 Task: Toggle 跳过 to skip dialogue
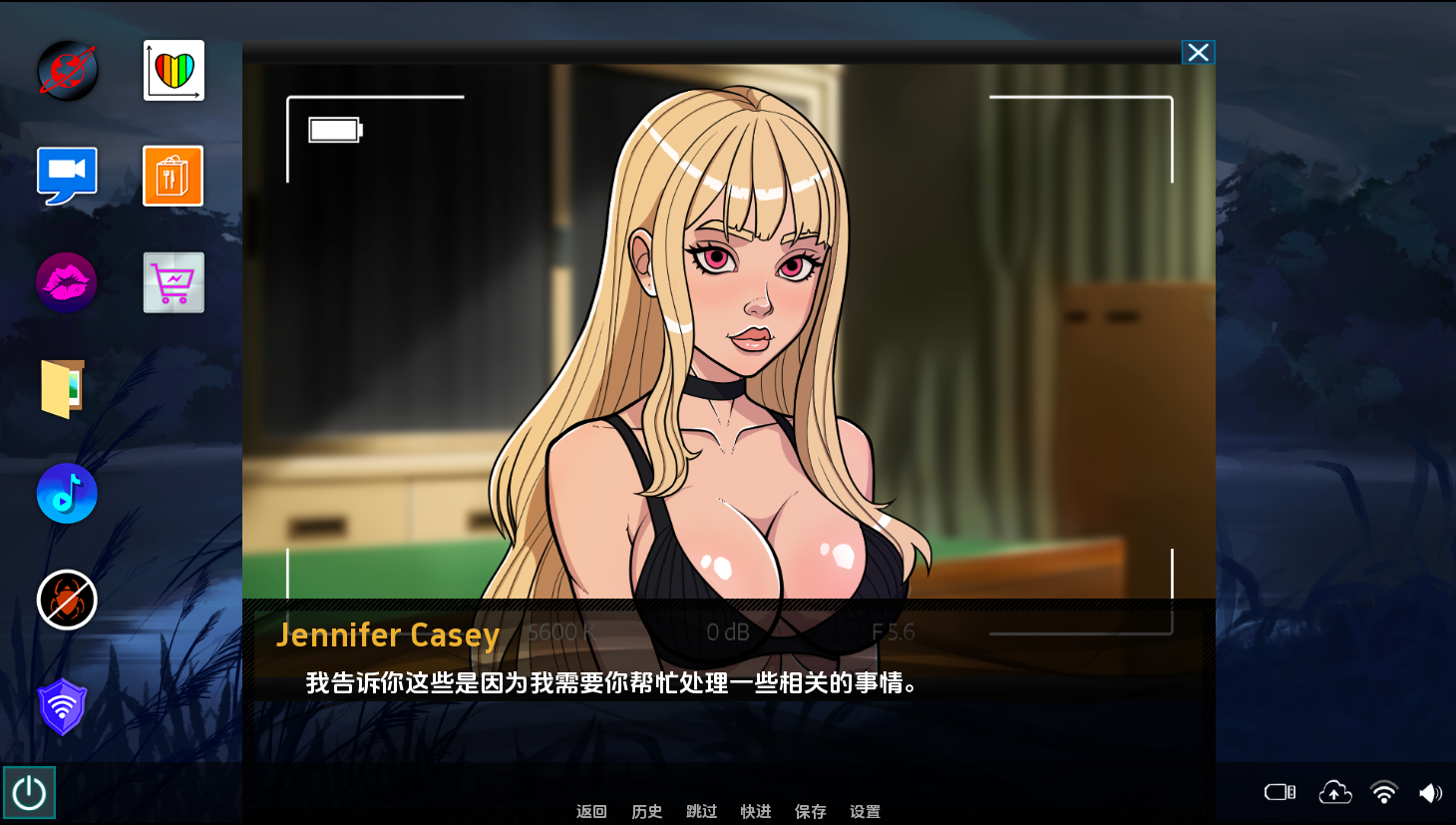[x=702, y=811]
